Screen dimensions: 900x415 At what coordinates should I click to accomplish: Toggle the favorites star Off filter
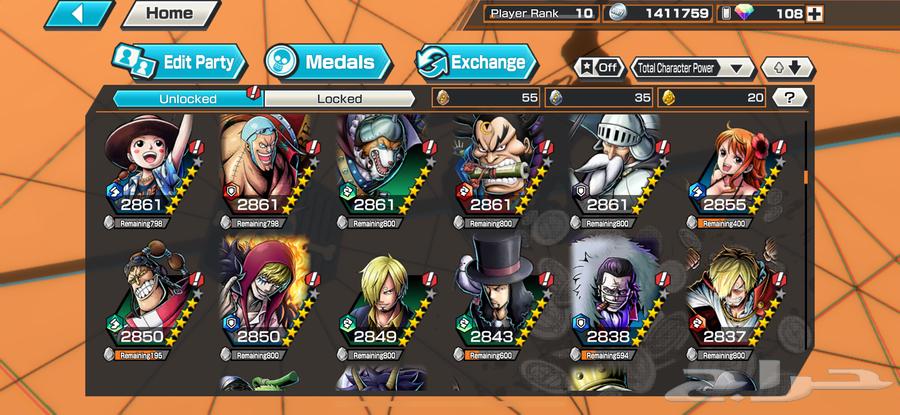(x=597, y=67)
